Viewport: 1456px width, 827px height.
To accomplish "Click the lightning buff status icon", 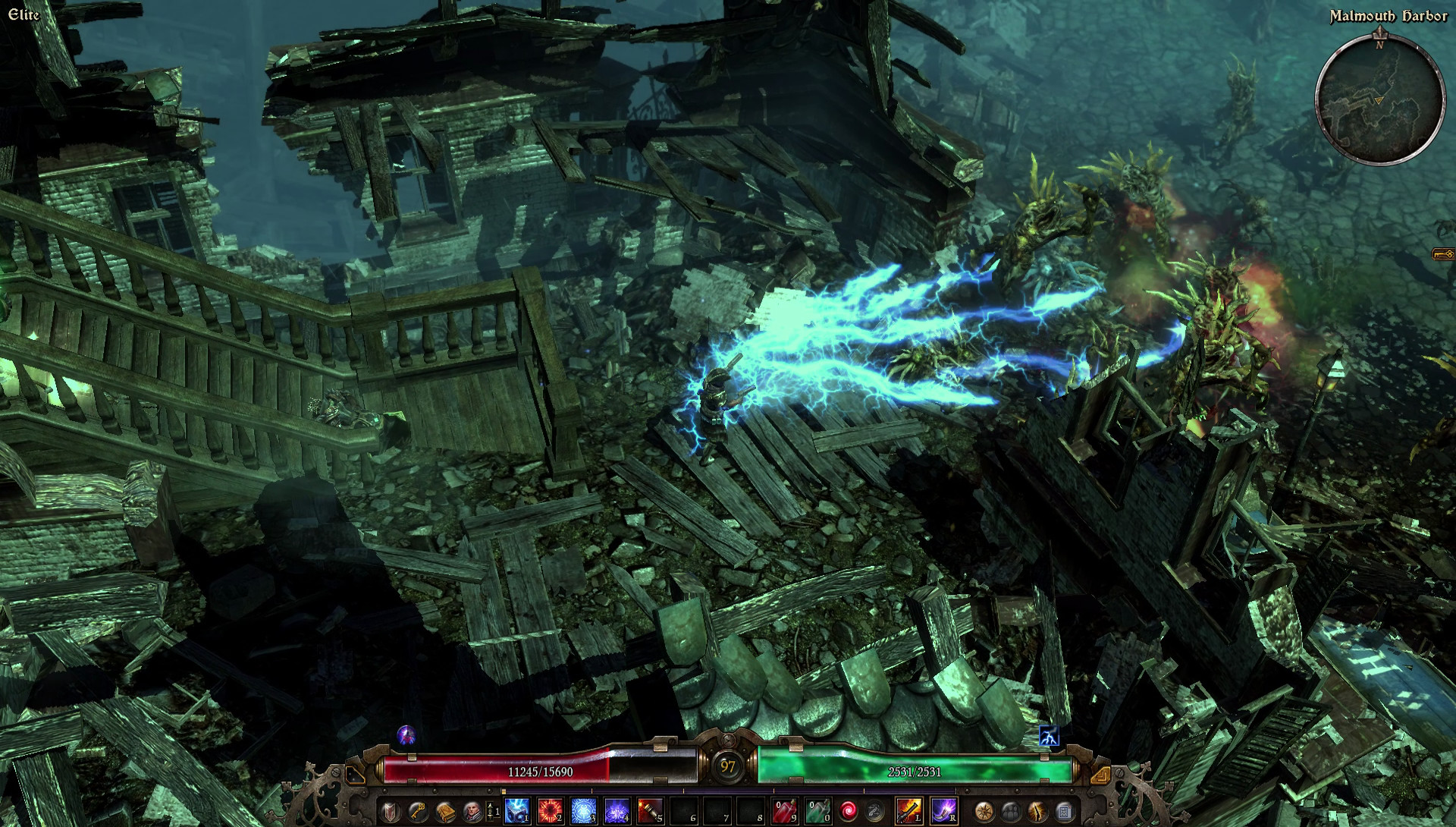I will click(1049, 736).
